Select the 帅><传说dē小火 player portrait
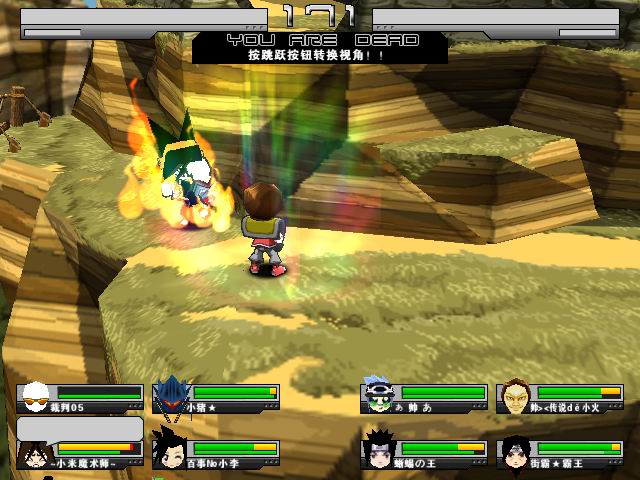This screenshot has height=480, width=640. point(513,396)
